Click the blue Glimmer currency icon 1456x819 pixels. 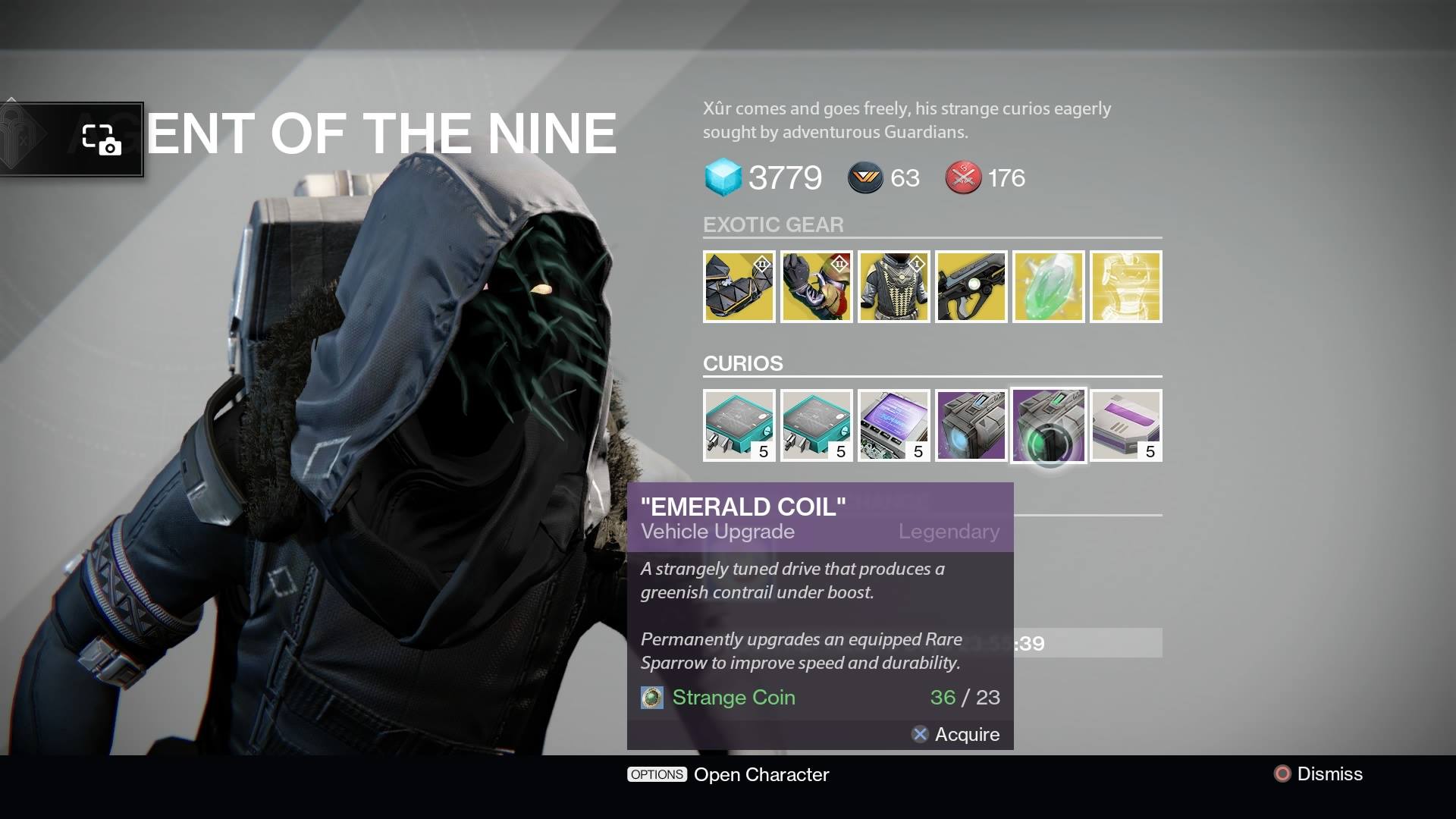click(x=723, y=179)
